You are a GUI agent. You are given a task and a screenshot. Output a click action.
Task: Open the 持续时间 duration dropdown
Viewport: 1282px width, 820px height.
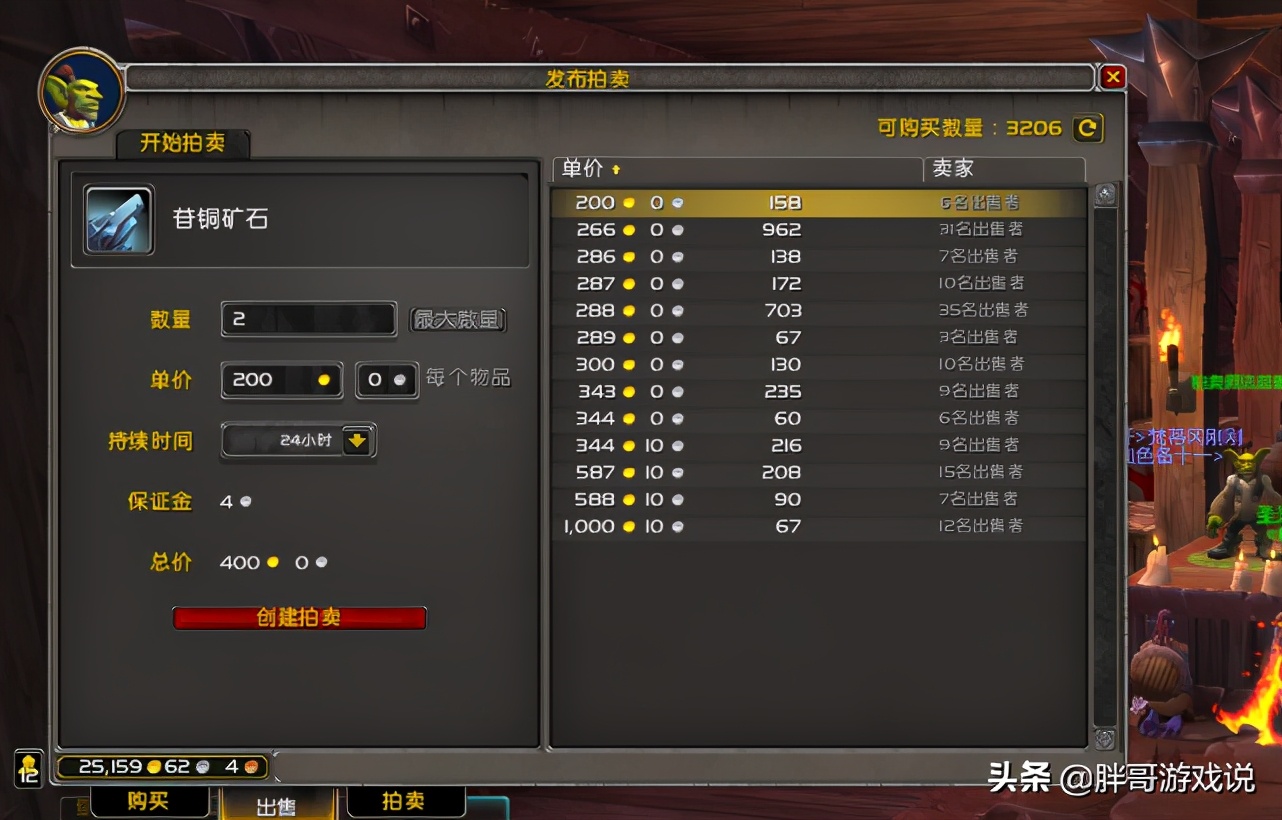[x=290, y=441]
